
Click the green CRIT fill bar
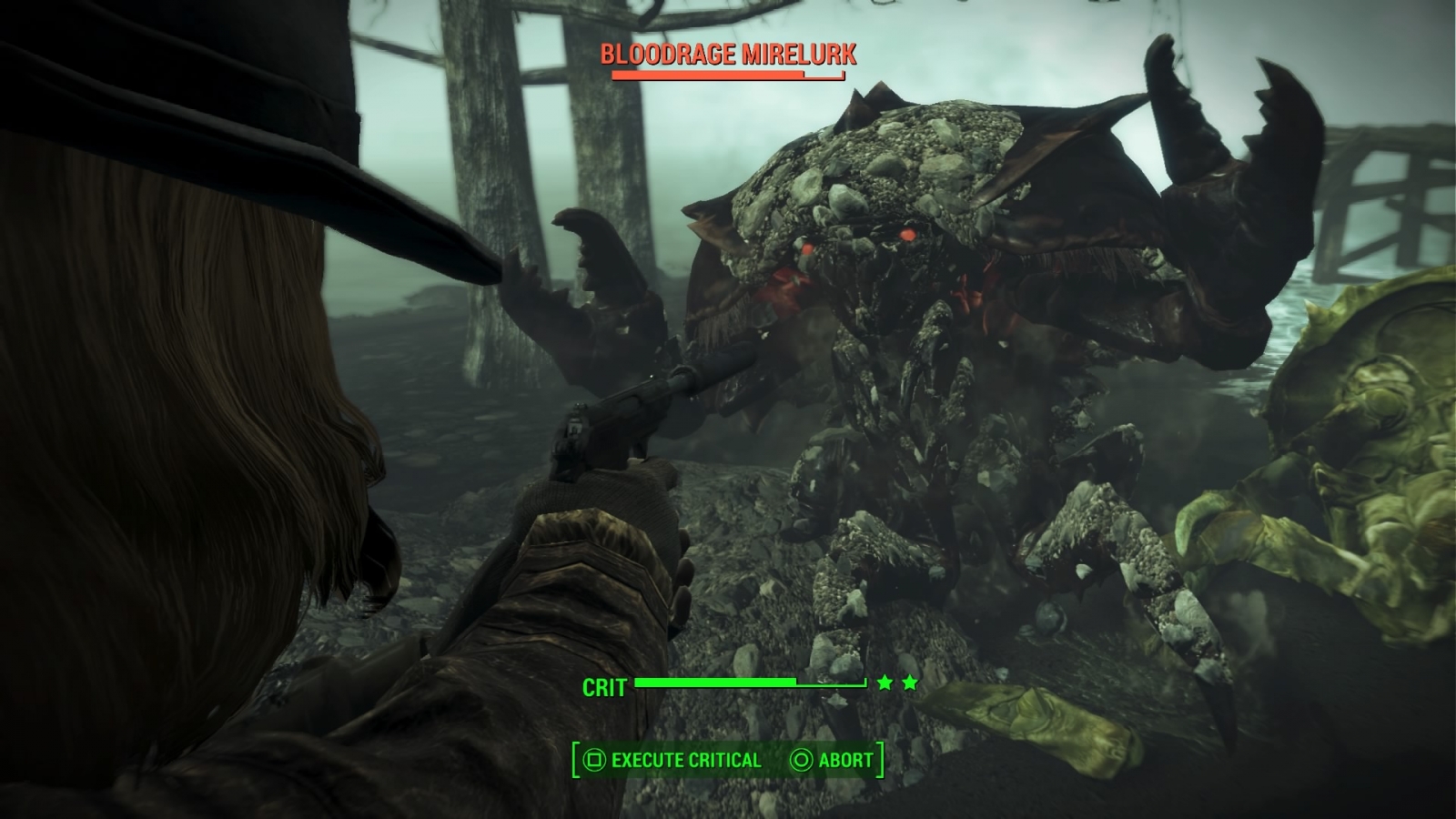(x=719, y=682)
